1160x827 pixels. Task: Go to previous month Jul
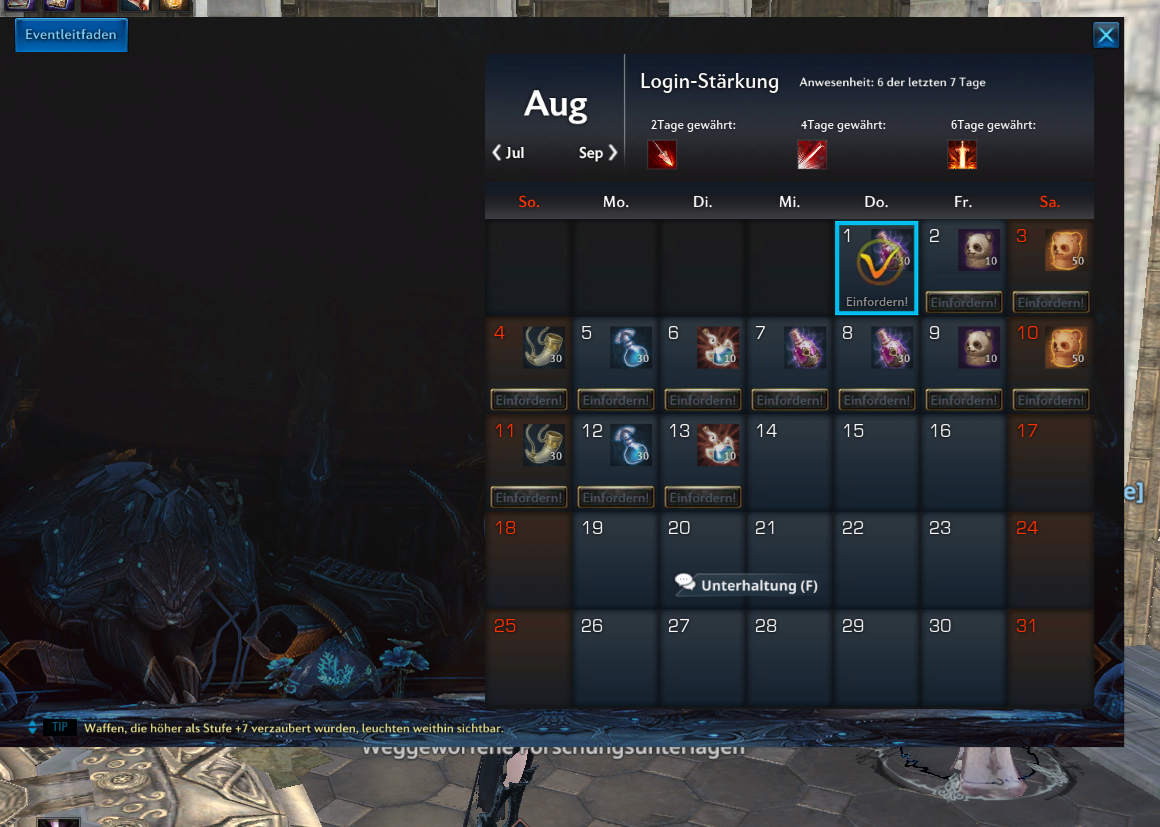click(509, 153)
